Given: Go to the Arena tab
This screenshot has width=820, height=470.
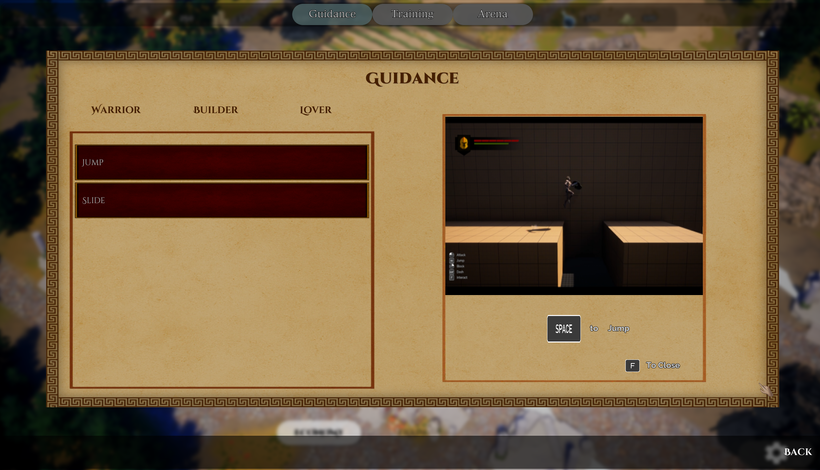Looking at the screenshot, I should 492,14.
